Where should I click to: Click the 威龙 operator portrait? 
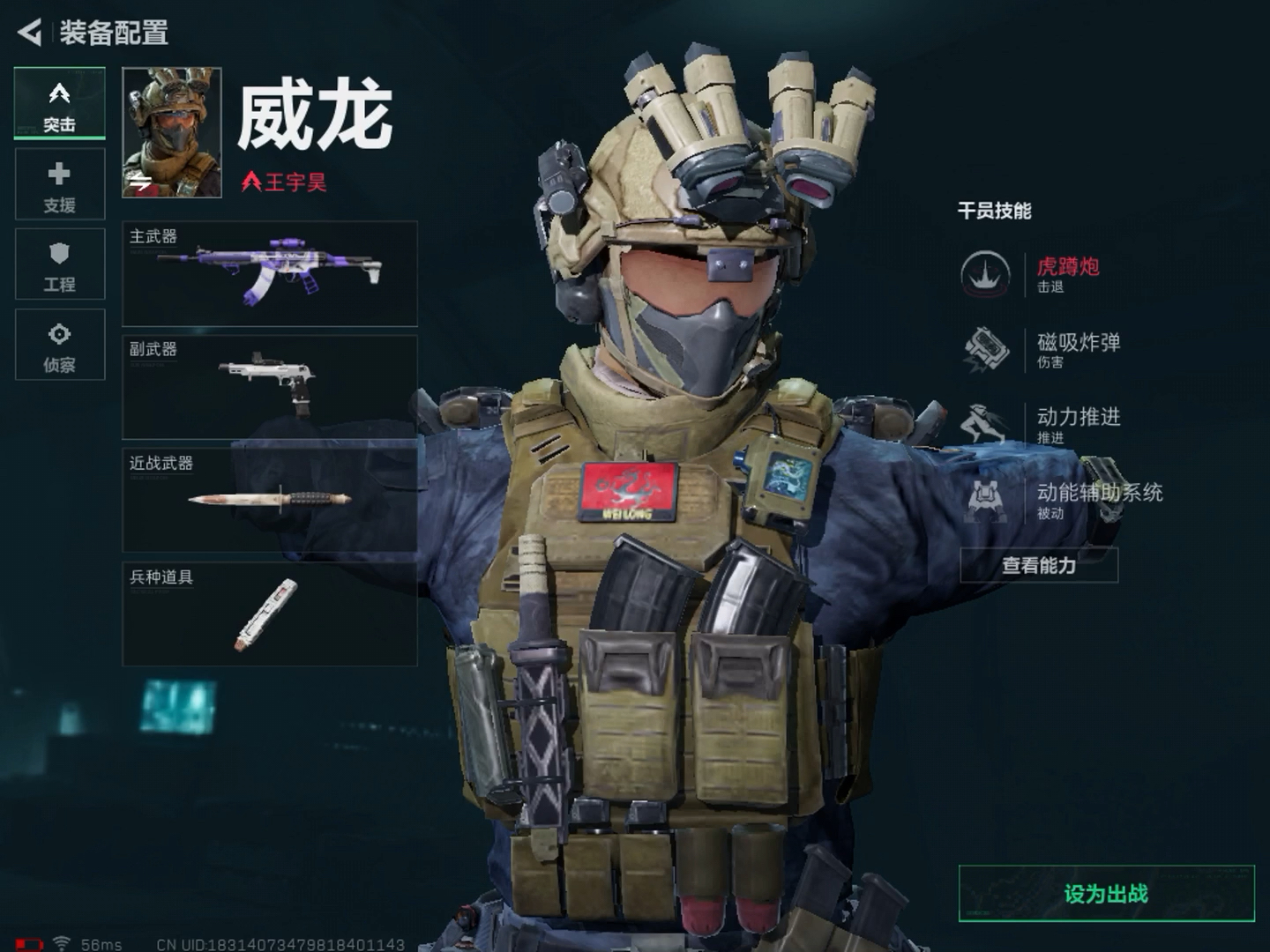(x=172, y=132)
